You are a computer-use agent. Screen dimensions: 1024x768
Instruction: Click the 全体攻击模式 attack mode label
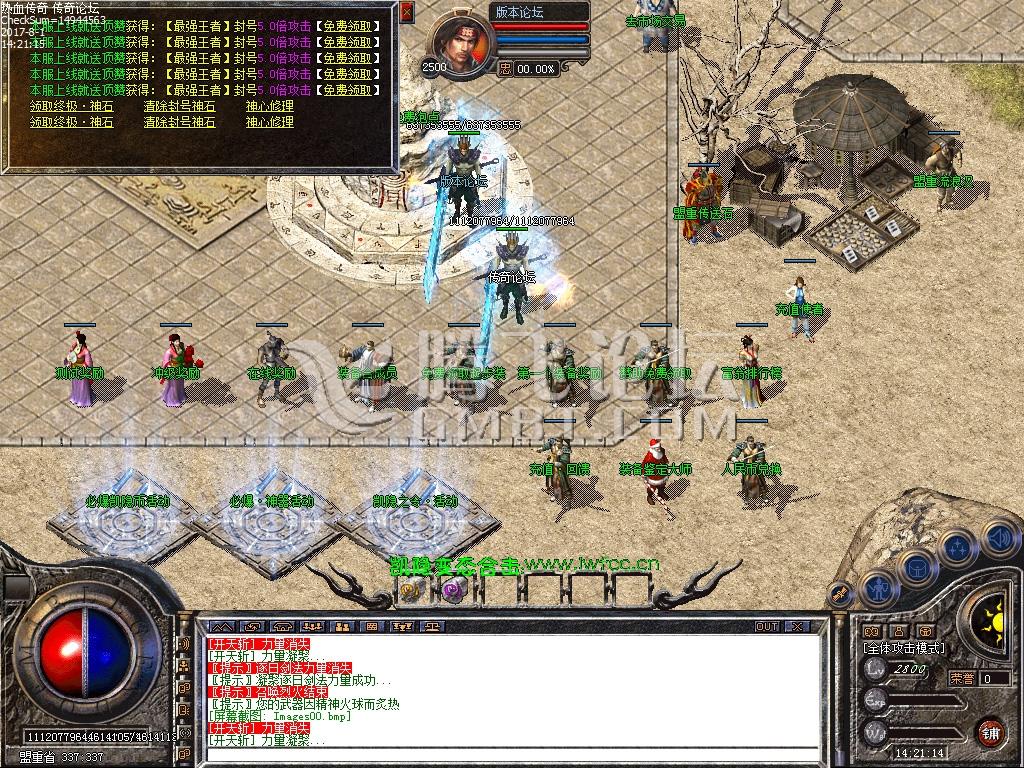pyautogui.click(x=903, y=648)
